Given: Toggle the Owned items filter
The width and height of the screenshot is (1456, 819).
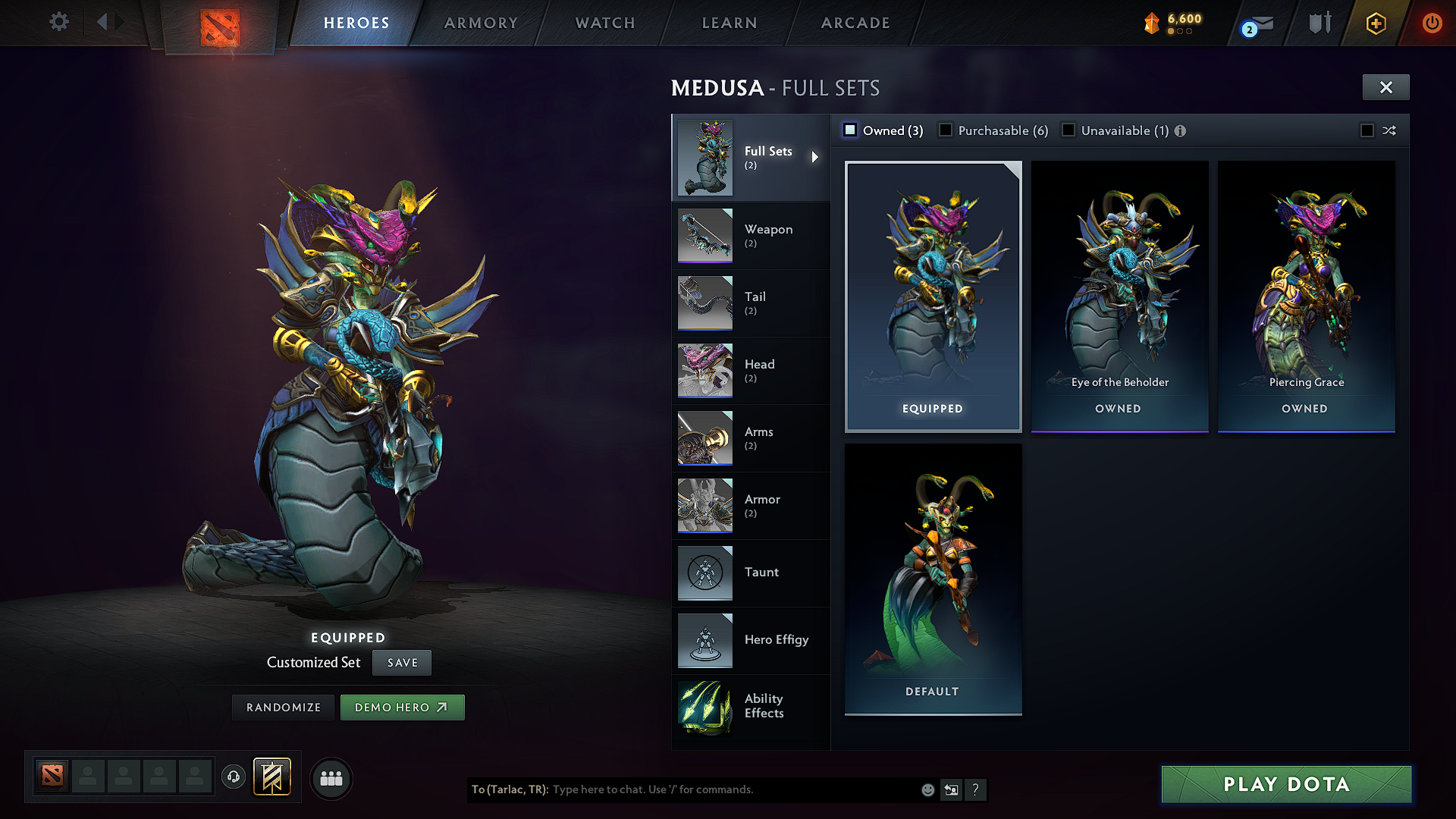Looking at the screenshot, I should tap(851, 130).
